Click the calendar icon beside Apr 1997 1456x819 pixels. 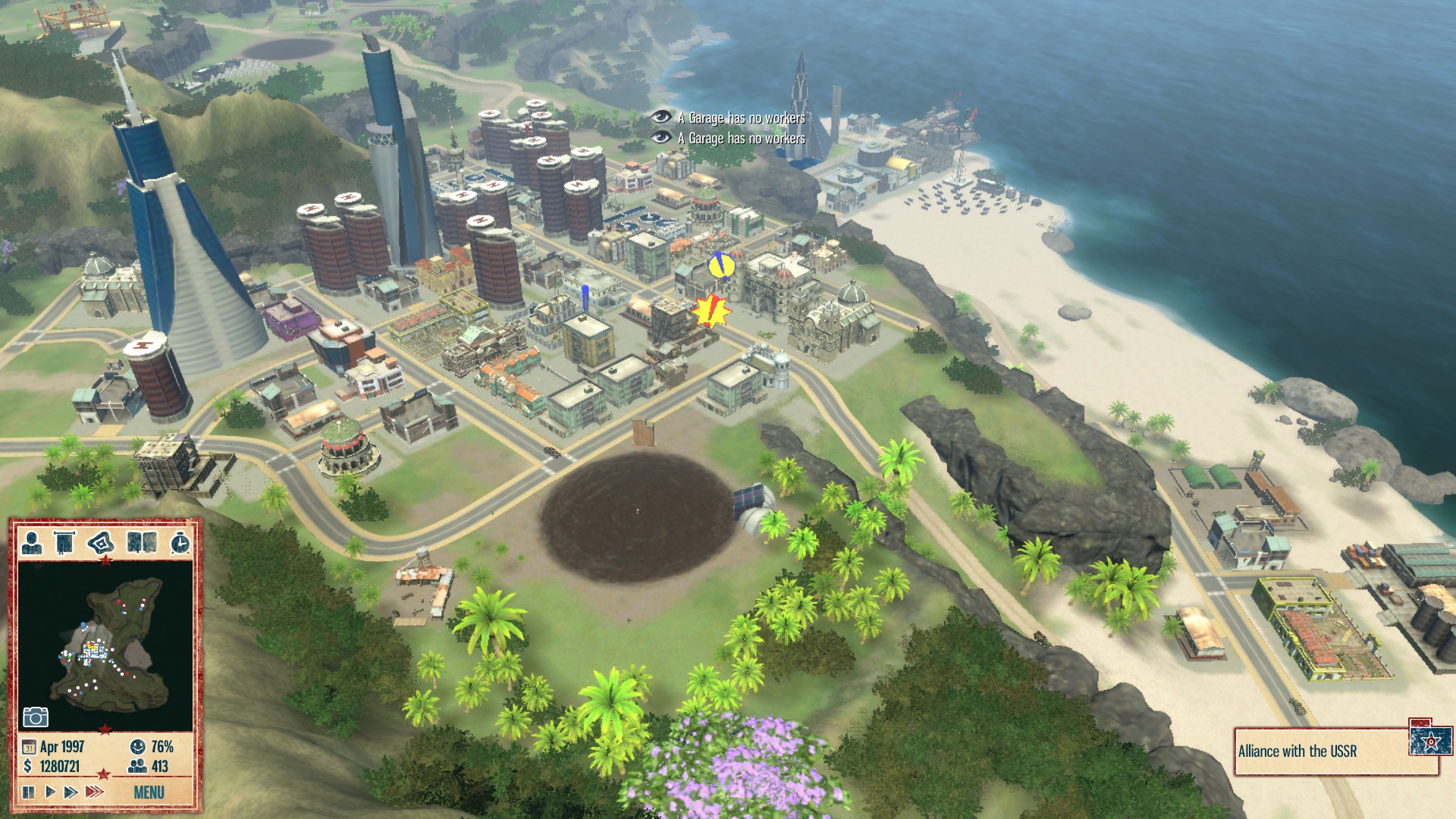(x=30, y=746)
